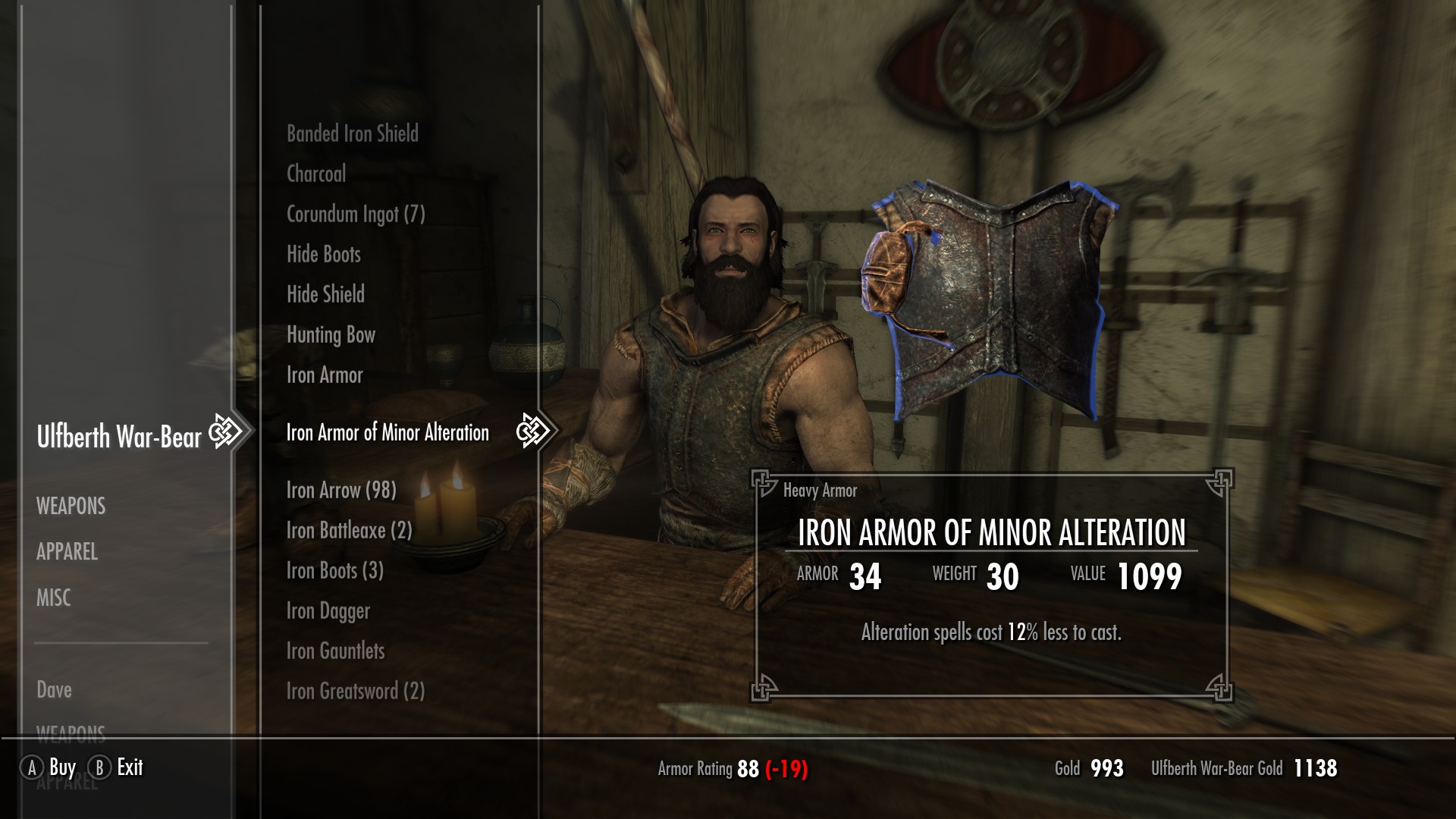Switch to Ulfberth's APPAREL category
This screenshot has height=819, width=1456.
pyautogui.click(x=67, y=551)
